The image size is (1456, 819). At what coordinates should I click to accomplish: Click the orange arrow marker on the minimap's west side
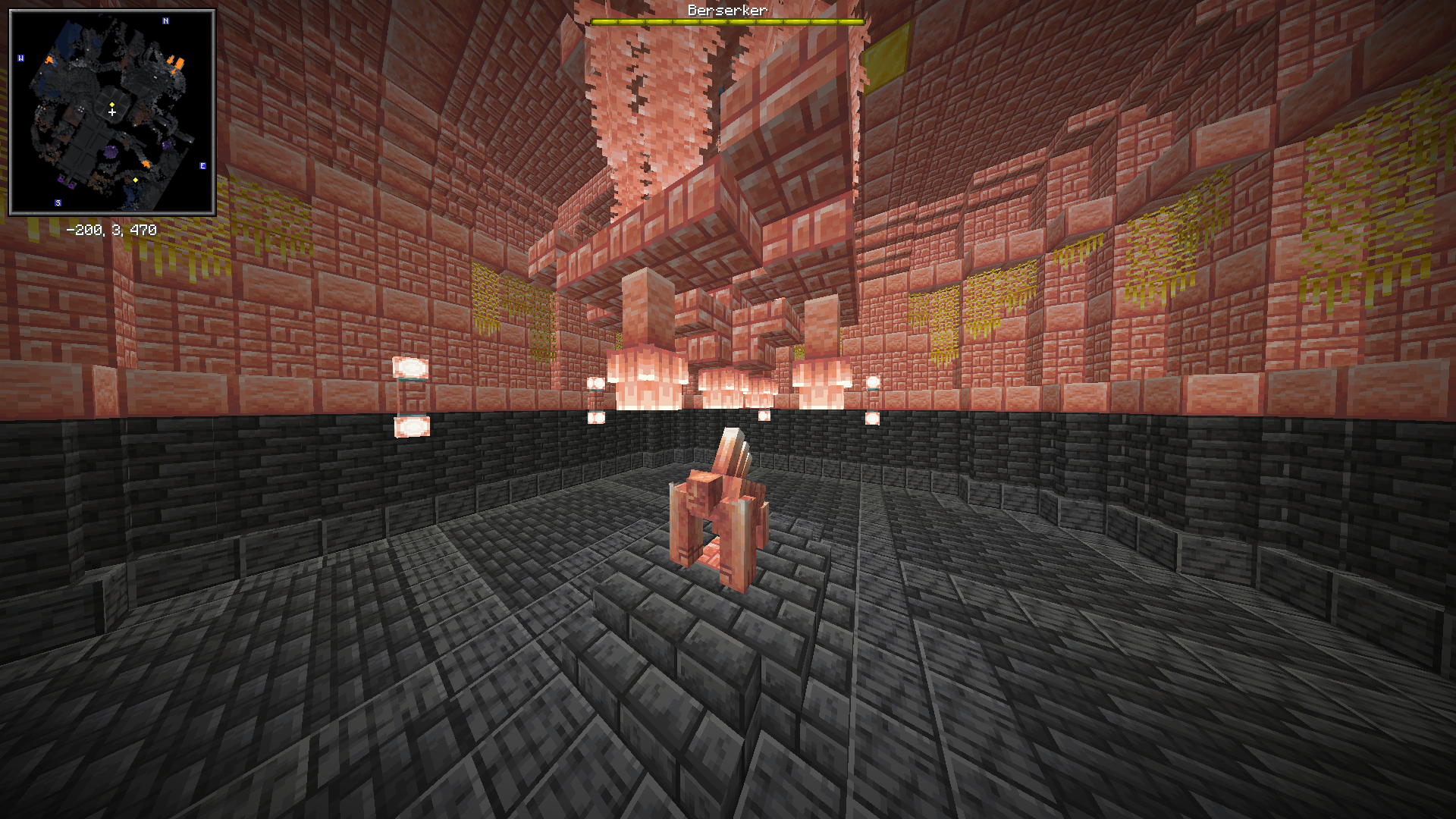tap(50, 59)
